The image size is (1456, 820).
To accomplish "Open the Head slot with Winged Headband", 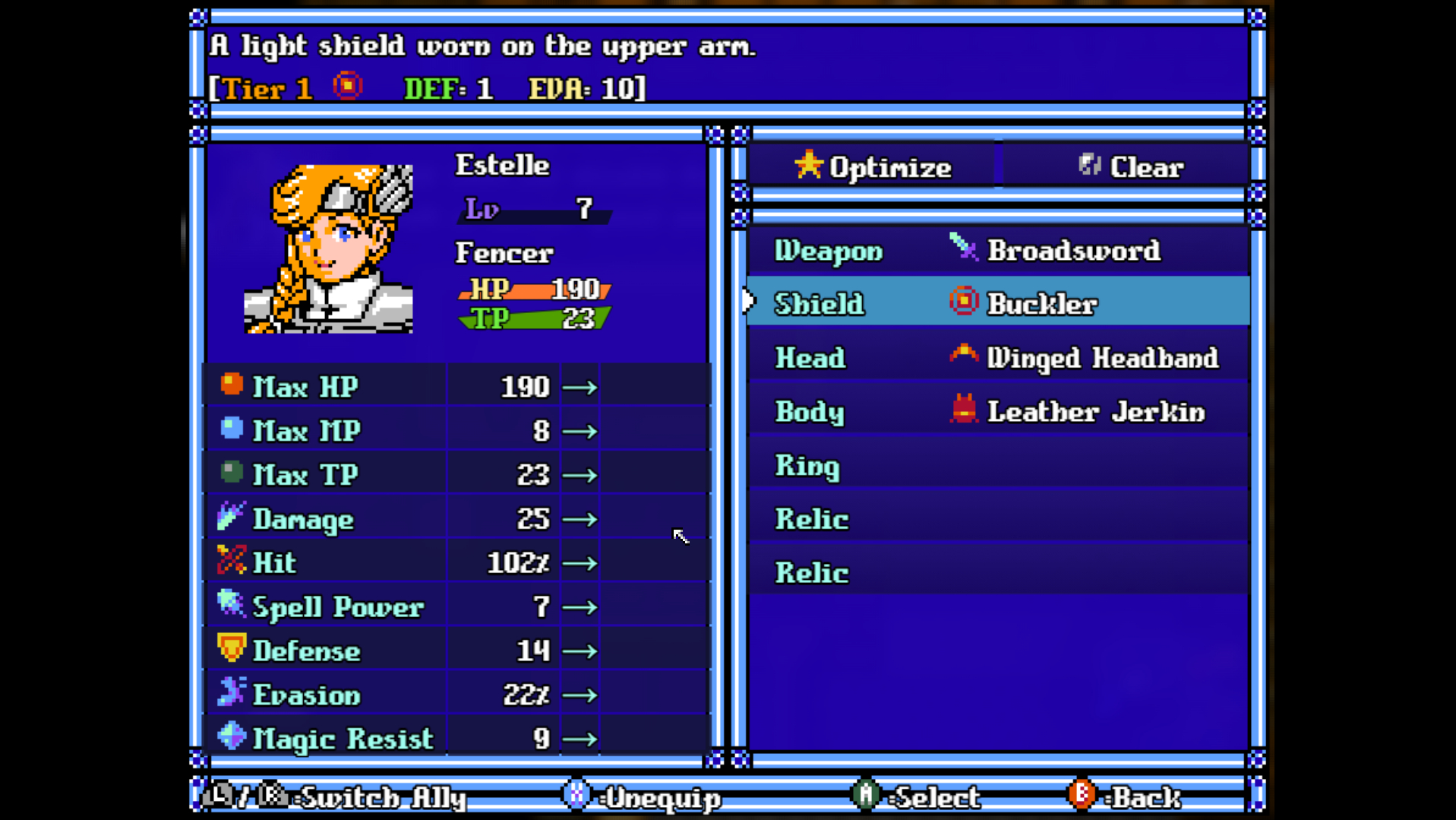I will coord(997,357).
